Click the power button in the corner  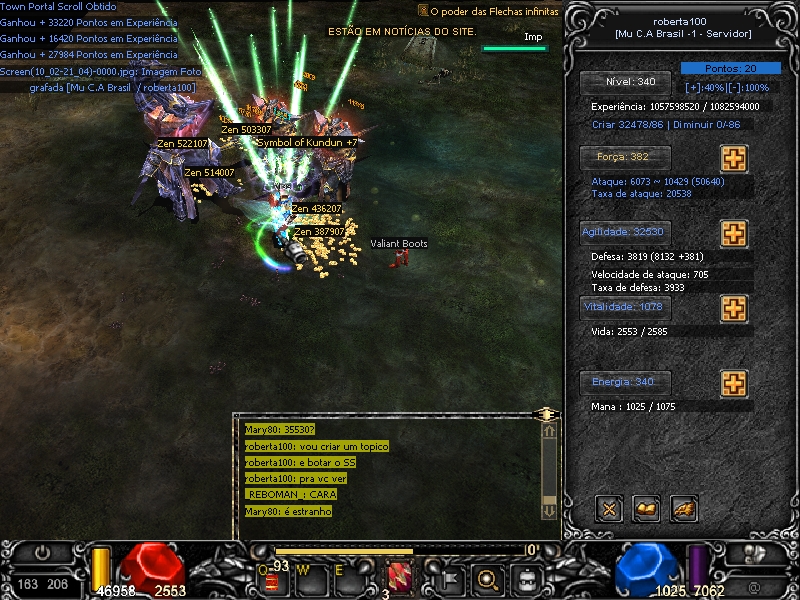pyautogui.click(x=43, y=553)
